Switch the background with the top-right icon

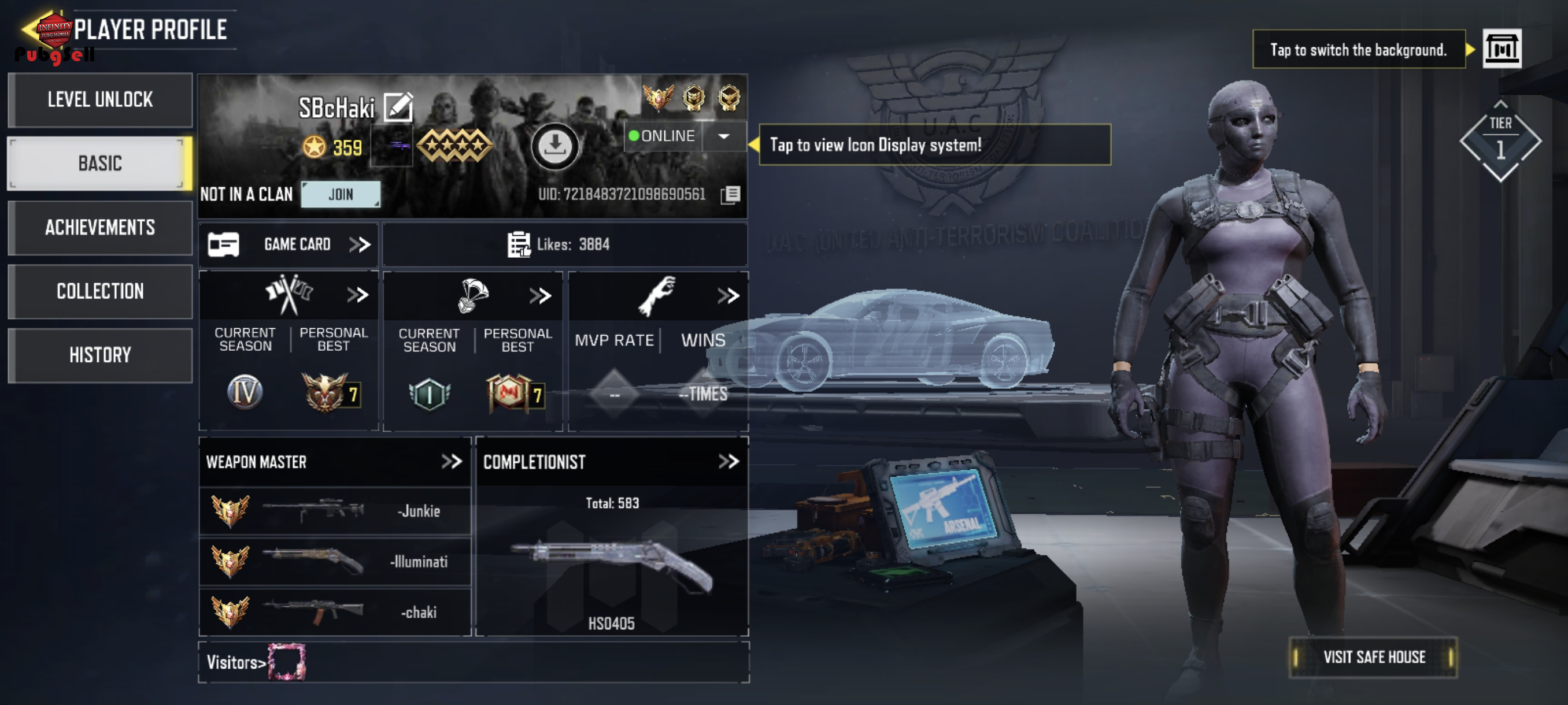point(1502,49)
